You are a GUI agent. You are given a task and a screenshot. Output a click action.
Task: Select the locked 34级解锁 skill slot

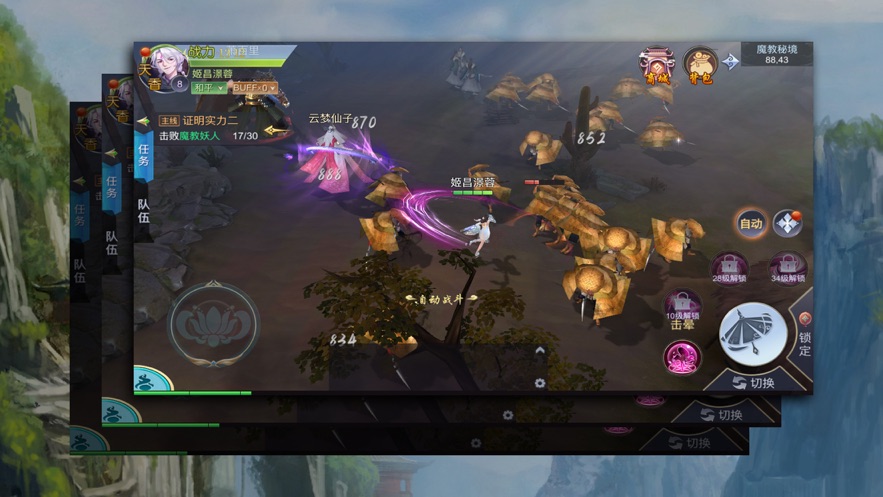(x=788, y=268)
